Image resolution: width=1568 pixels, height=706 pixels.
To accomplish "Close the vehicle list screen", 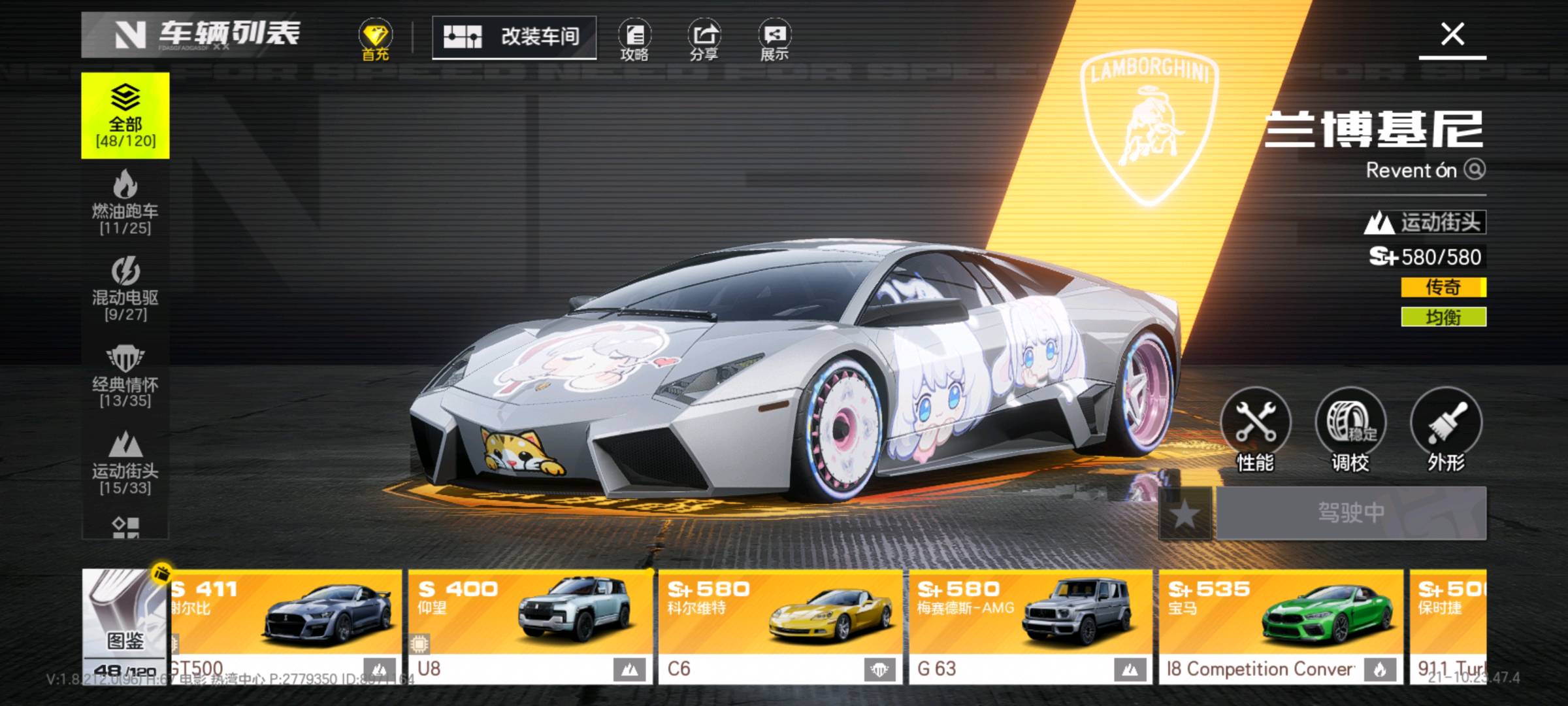I will [x=1452, y=34].
